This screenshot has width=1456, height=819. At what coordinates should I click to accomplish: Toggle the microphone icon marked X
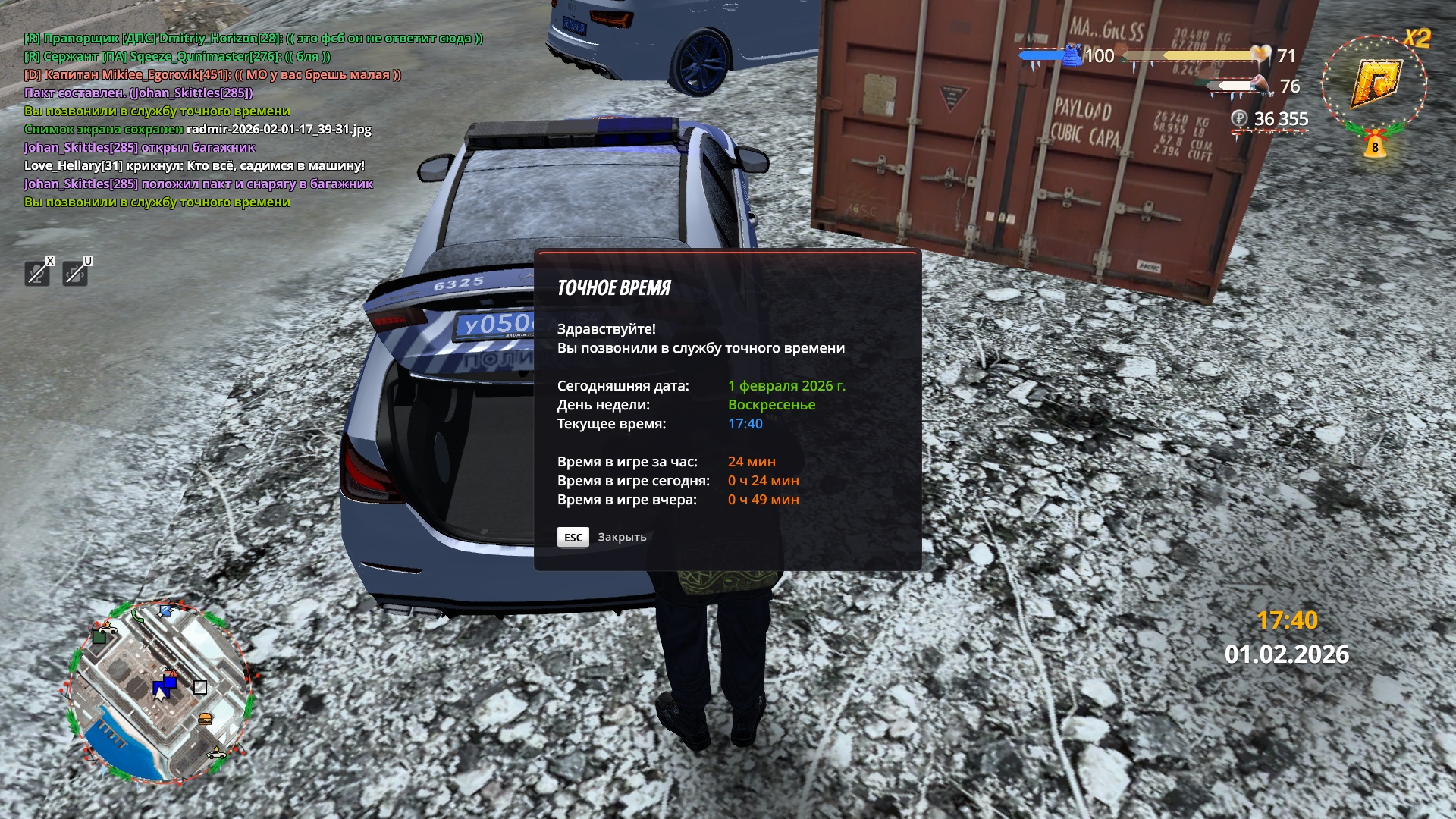pyautogui.click(x=37, y=273)
